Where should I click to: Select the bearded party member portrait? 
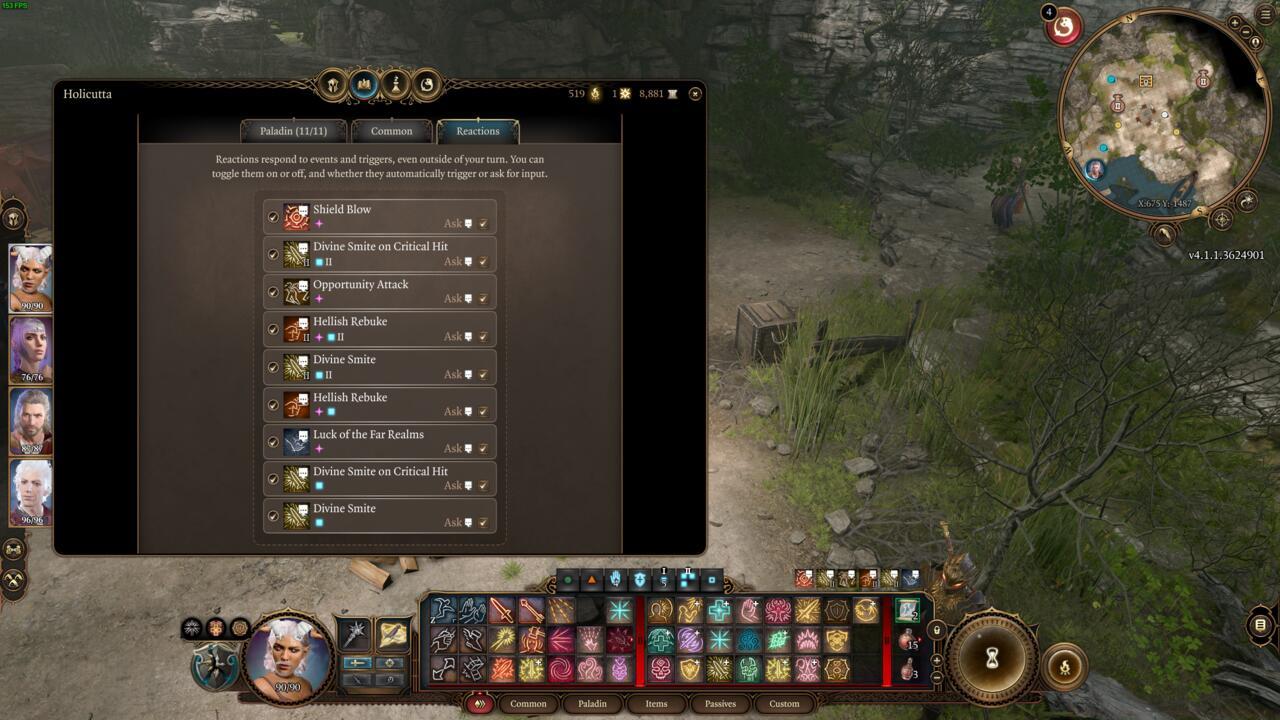pos(31,420)
